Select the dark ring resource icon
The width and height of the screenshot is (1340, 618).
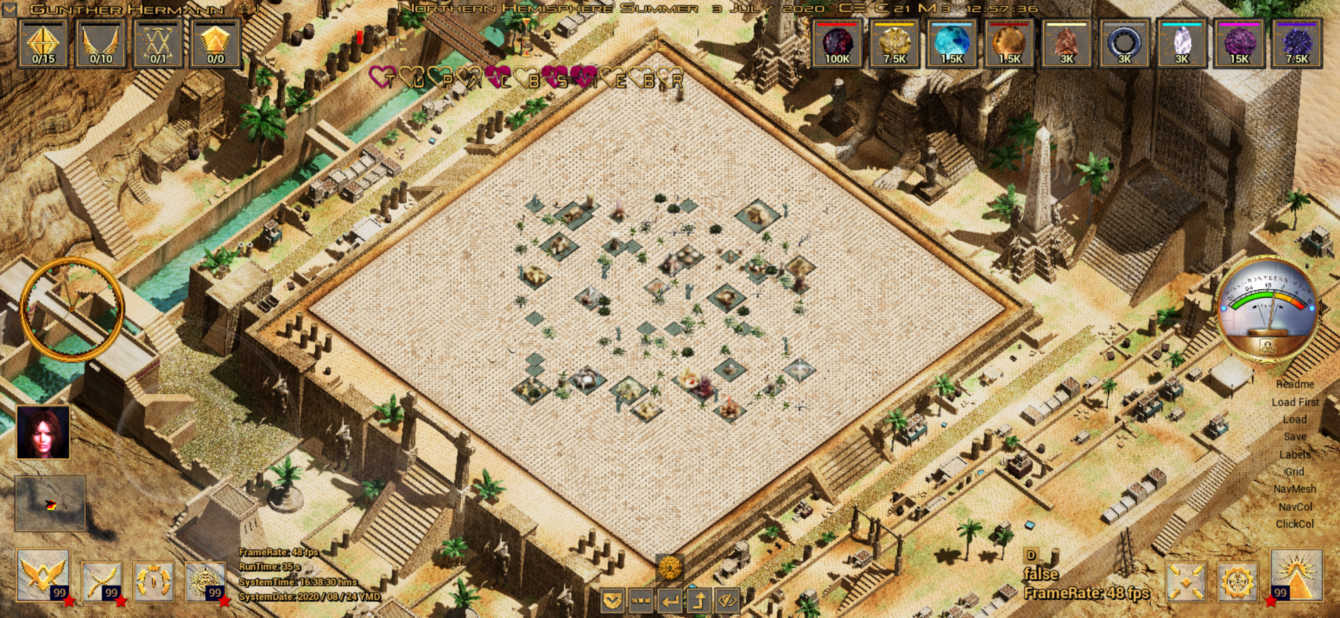[1124, 44]
